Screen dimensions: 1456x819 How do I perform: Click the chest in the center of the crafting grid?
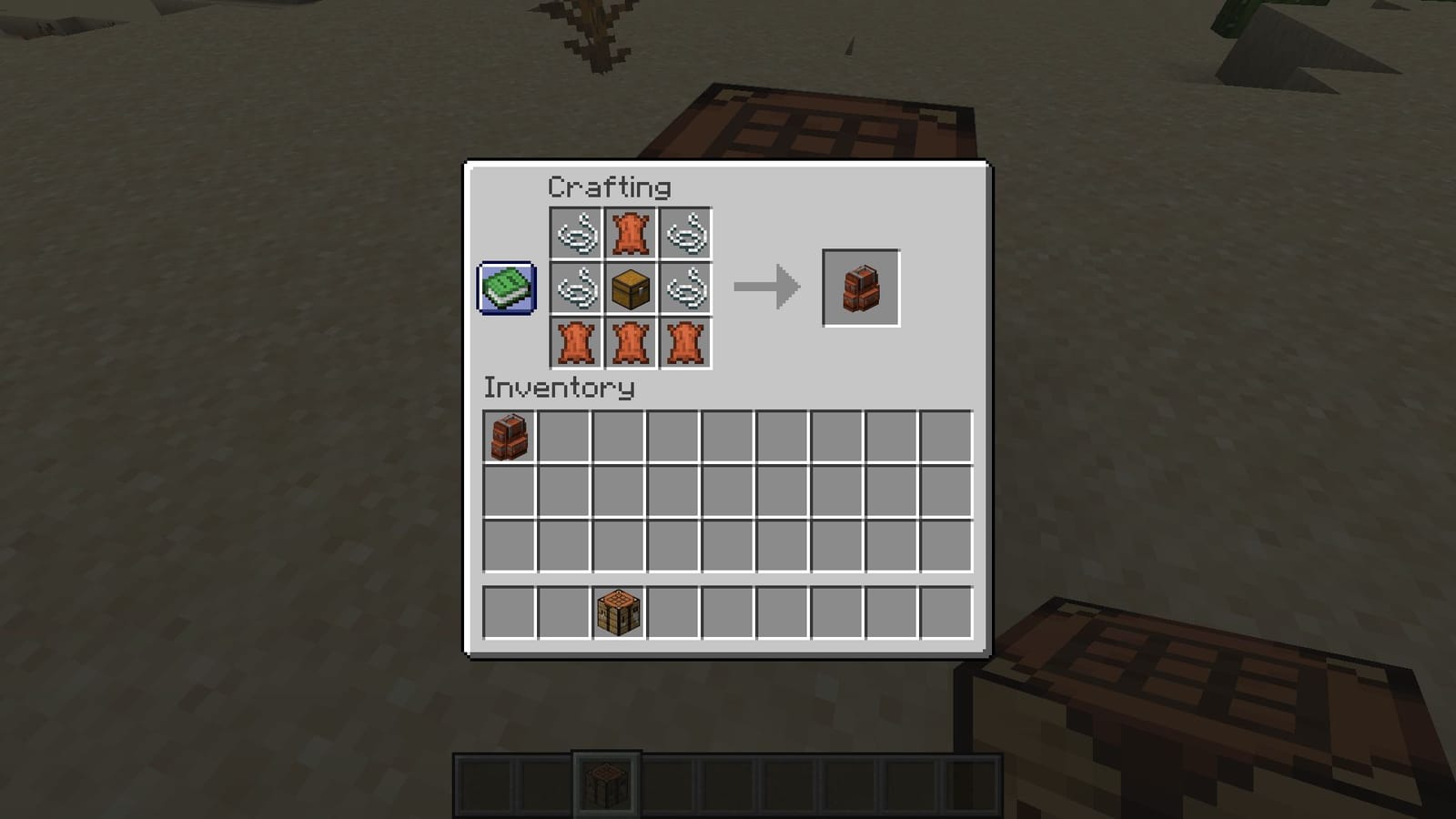click(x=632, y=288)
